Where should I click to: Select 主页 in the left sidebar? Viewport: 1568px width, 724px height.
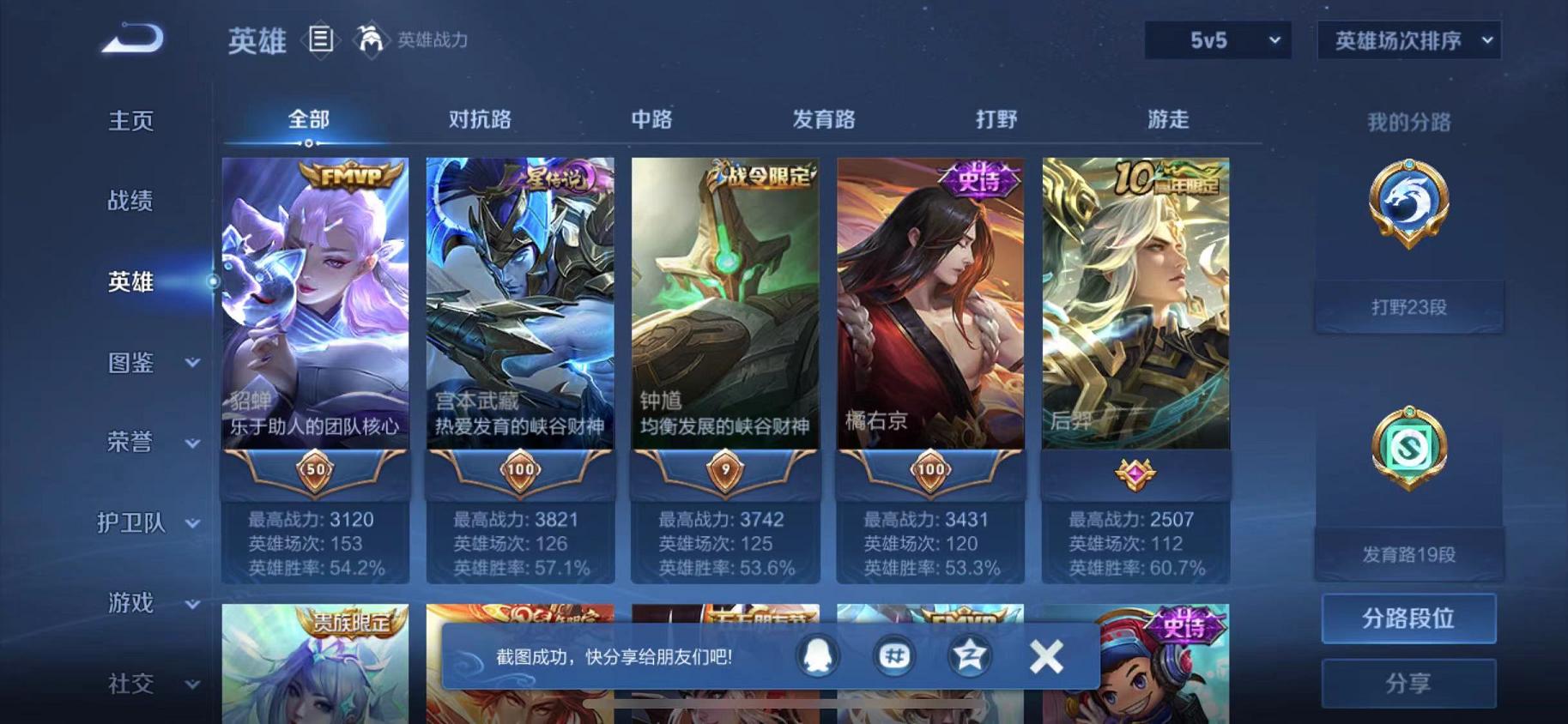[129, 120]
